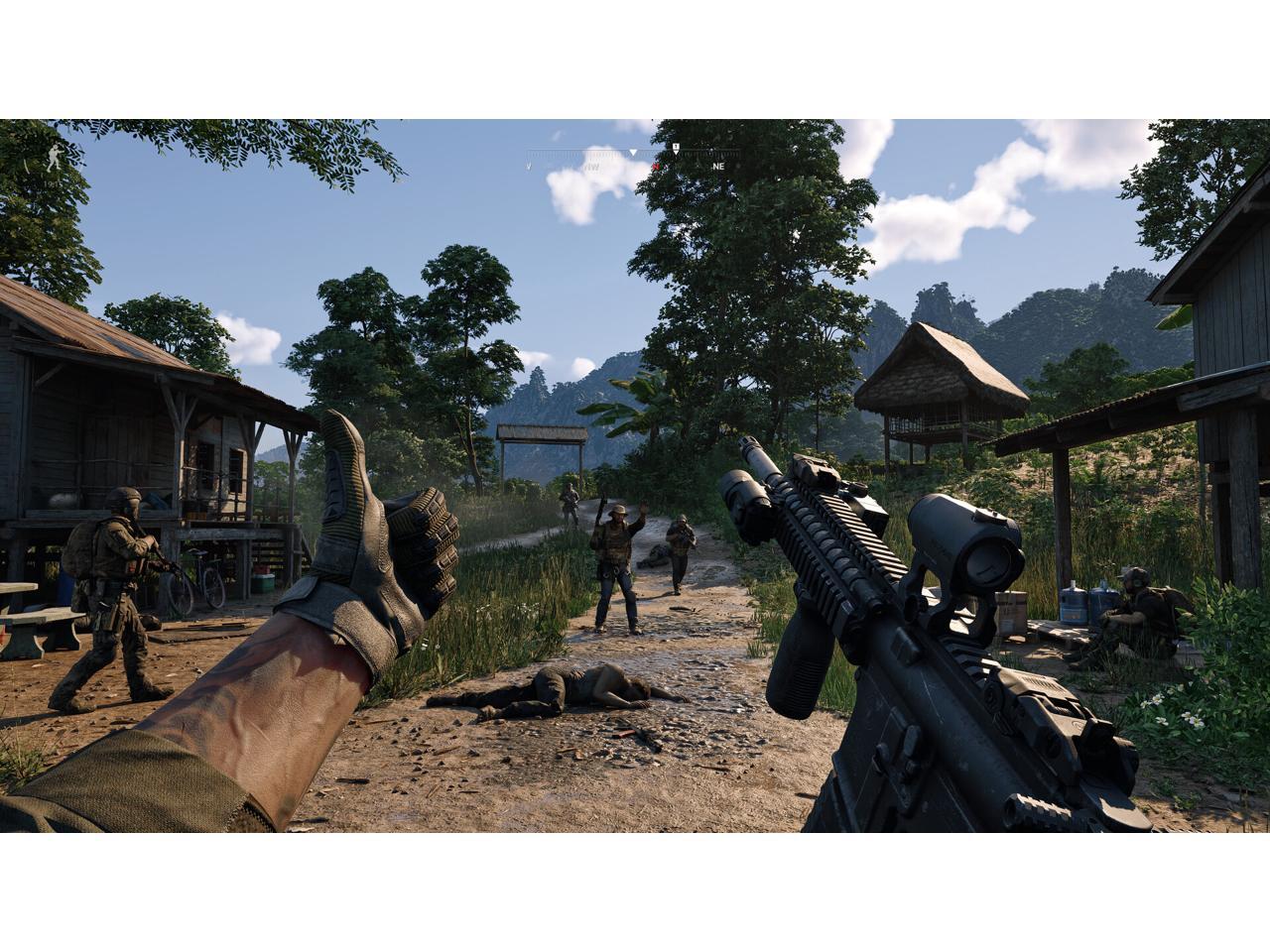Click the standing soldier stance icon
Screen dimensions: 1270x952
[x=53, y=159]
